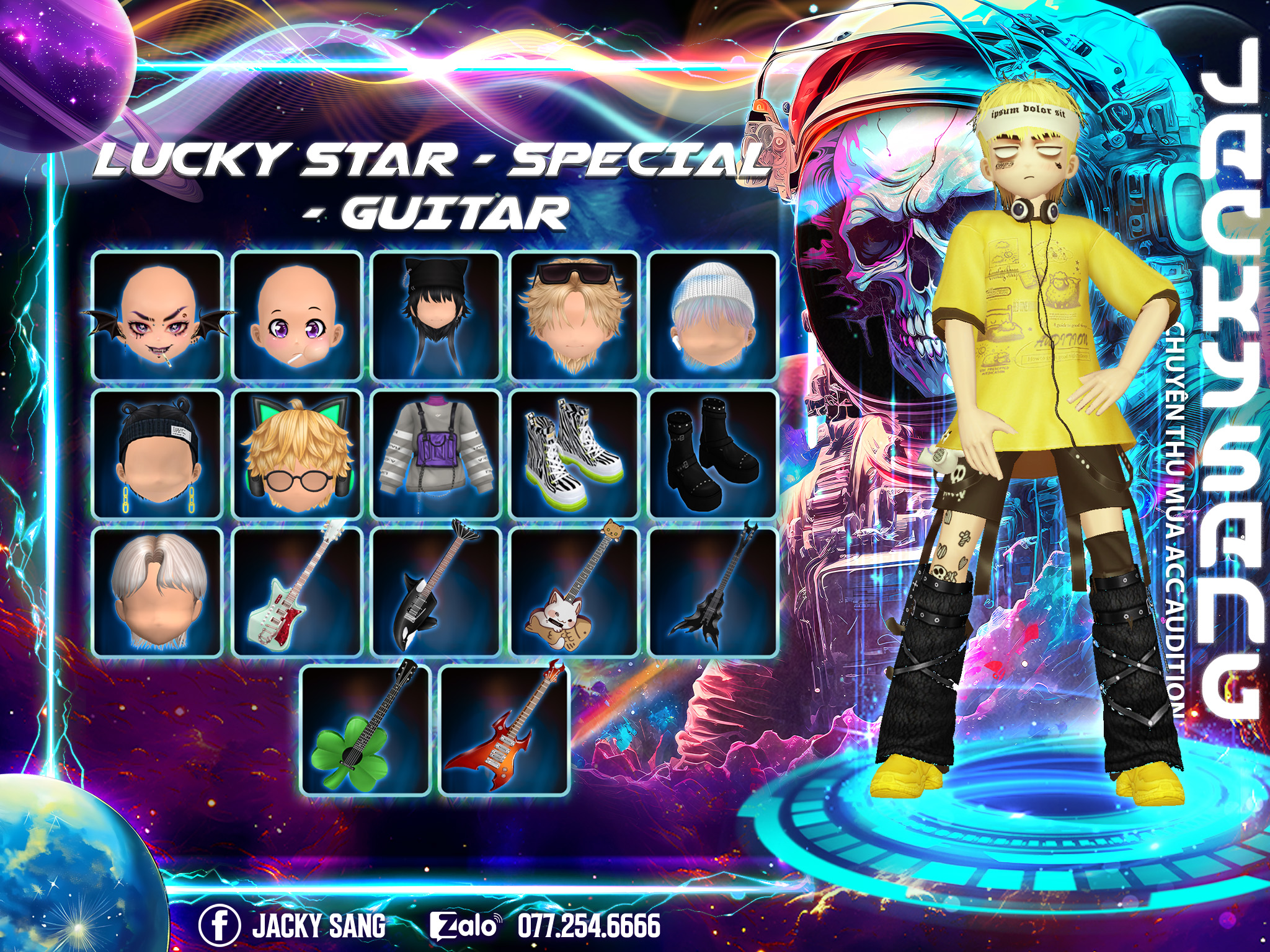Click the Facebook logo icon
The width and height of the screenshot is (1270, 952).
tap(220, 925)
